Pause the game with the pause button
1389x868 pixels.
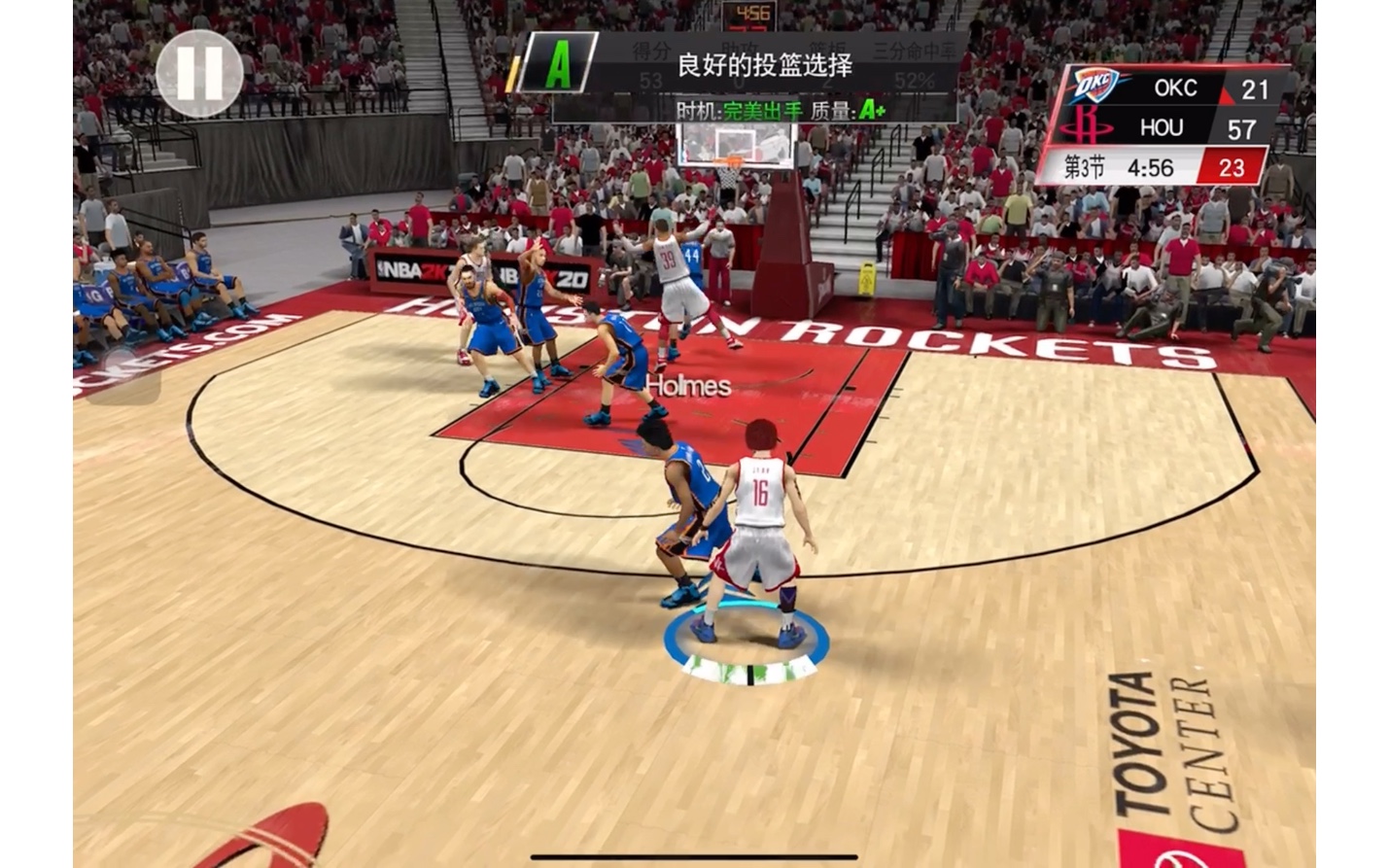(199, 74)
